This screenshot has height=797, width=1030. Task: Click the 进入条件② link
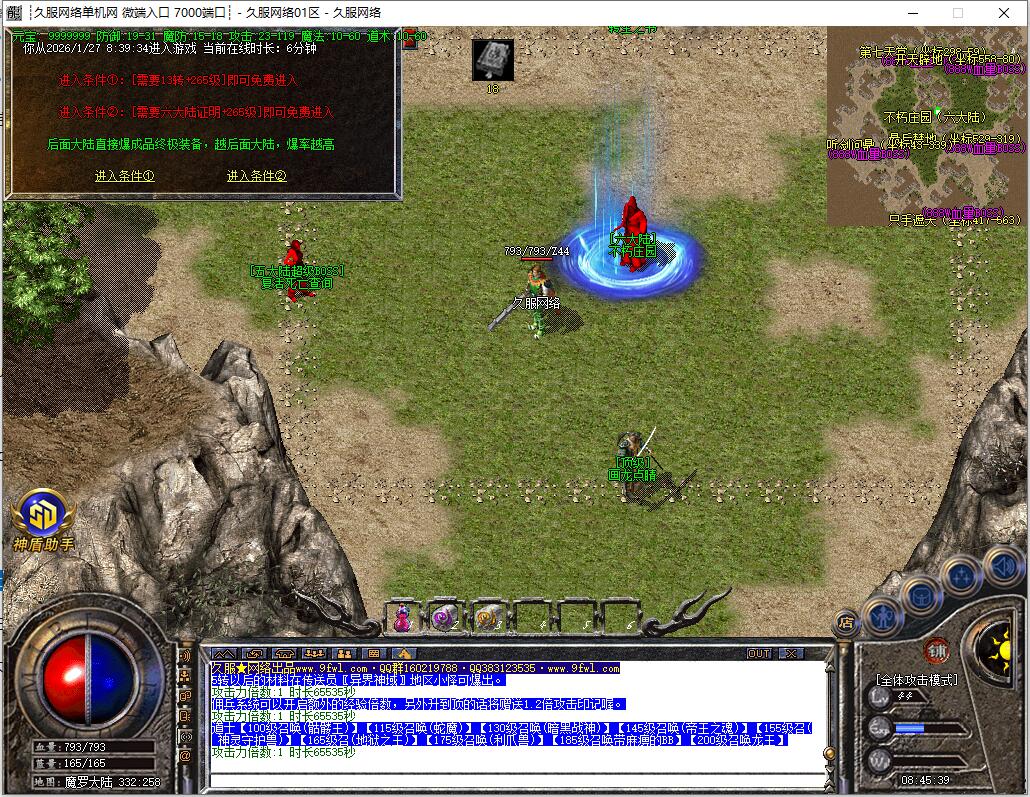pos(256,176)
